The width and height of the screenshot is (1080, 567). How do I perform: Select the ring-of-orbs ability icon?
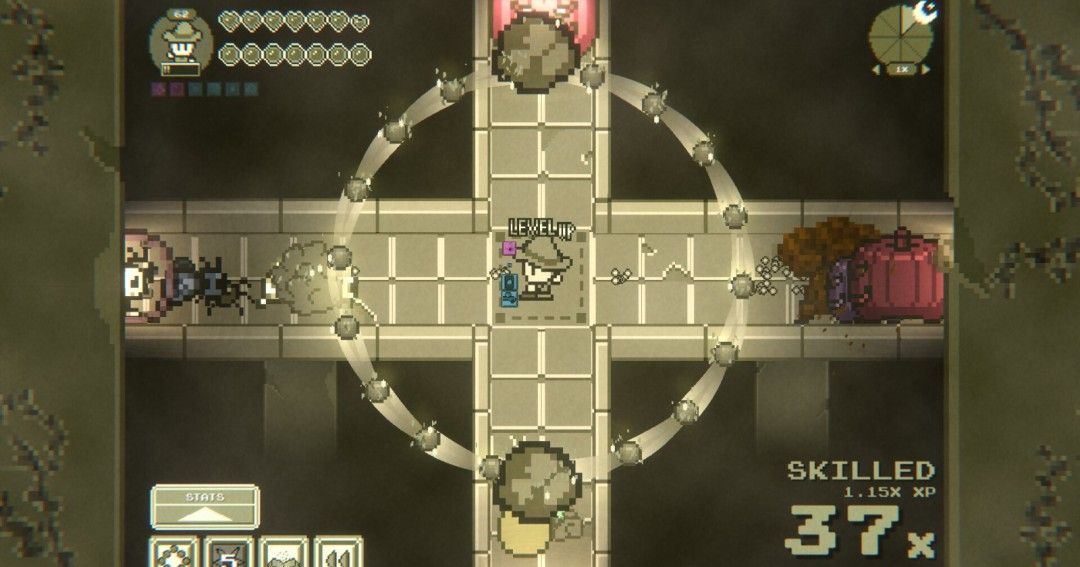tap(173, 553)
